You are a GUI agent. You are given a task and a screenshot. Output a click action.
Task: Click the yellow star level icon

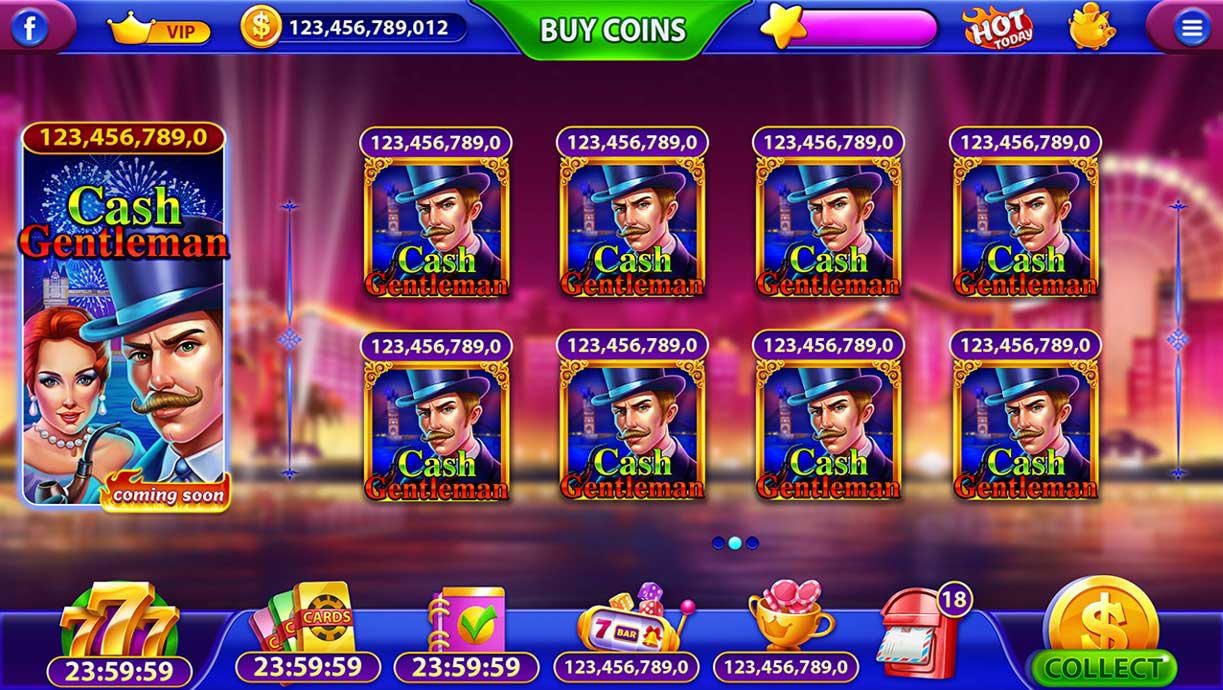coord(782,27)
